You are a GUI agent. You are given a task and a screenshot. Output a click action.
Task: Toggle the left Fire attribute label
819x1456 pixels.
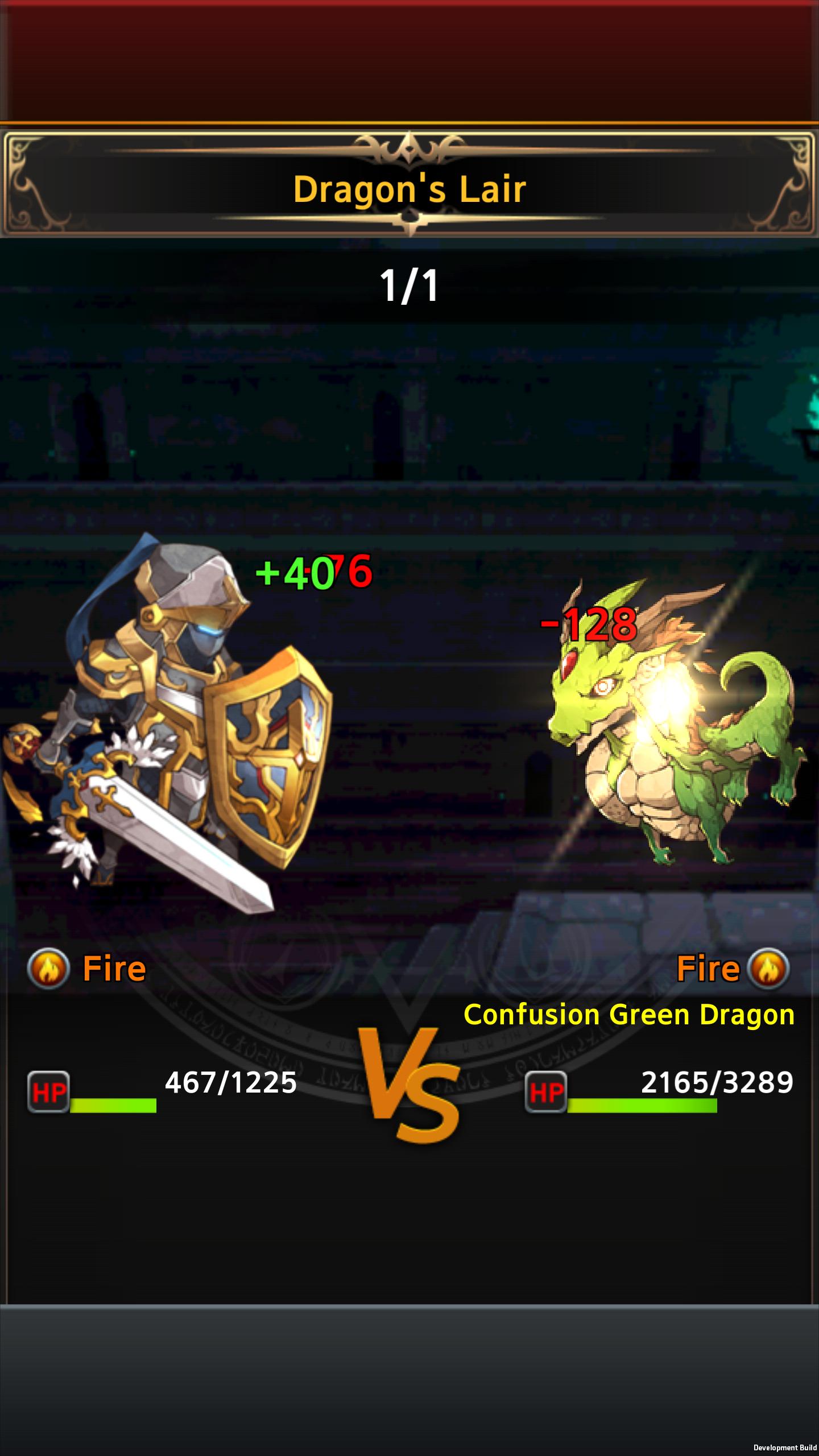click(114, 966)
